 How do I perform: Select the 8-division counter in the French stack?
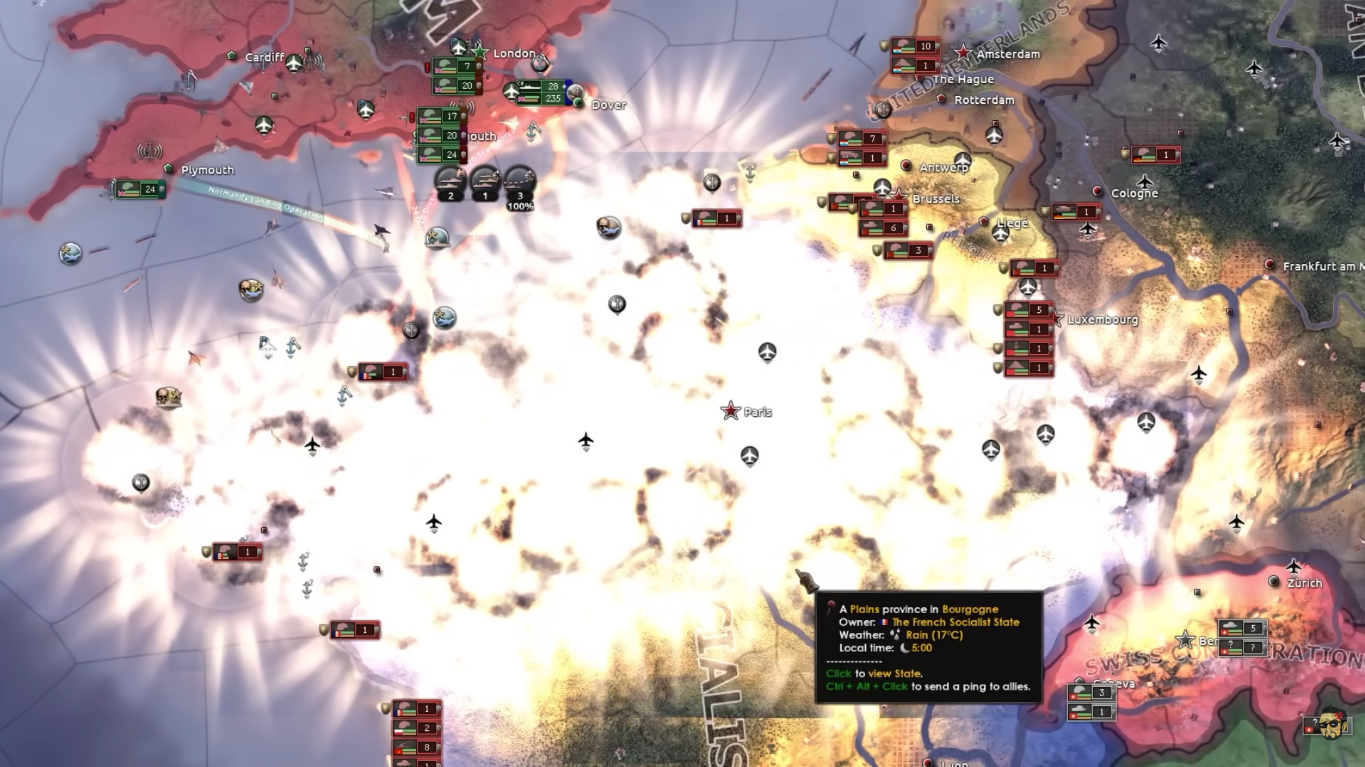416,747
